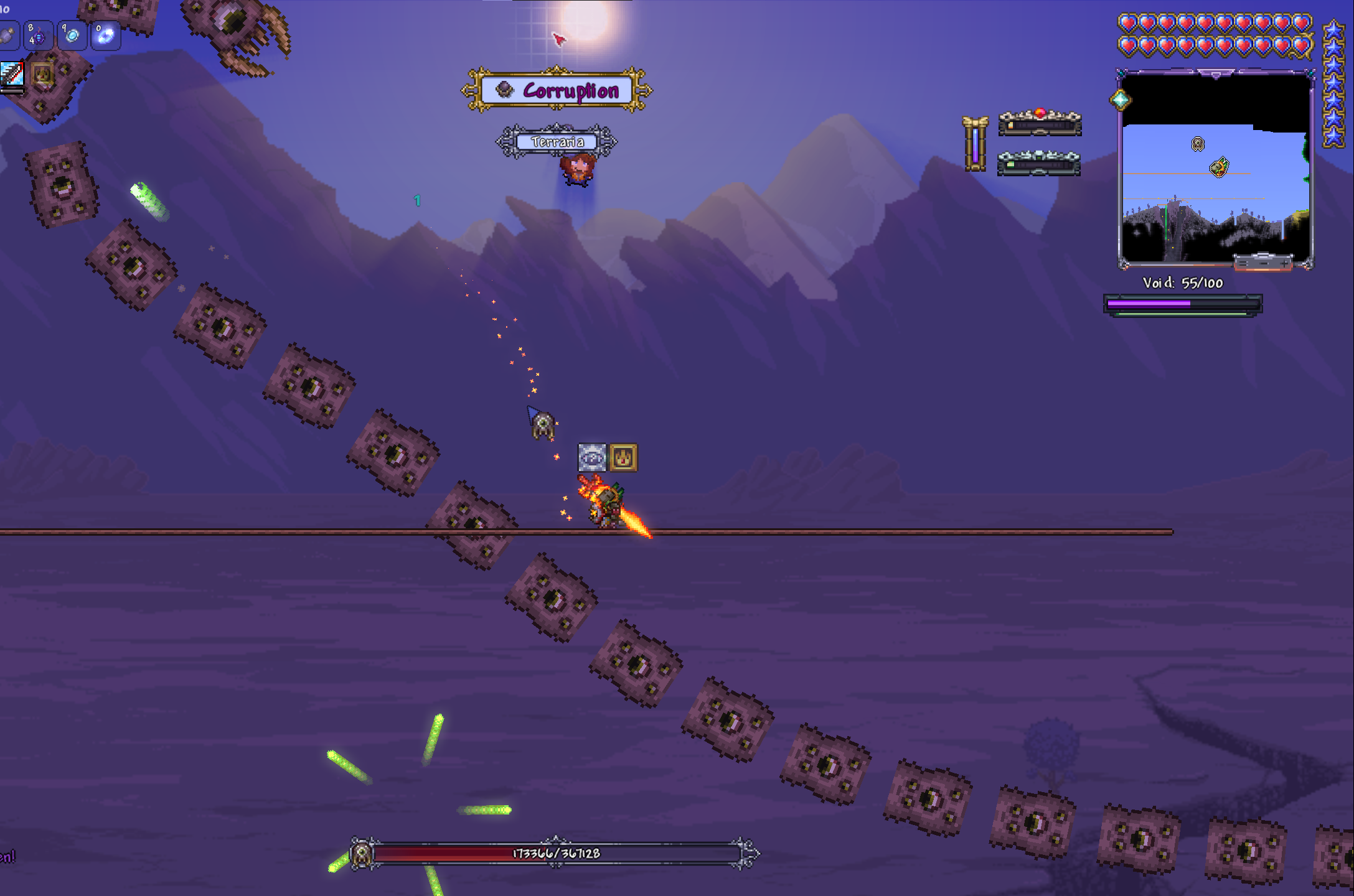Reset minimap zoom with the equals button

coord(1243,263)
